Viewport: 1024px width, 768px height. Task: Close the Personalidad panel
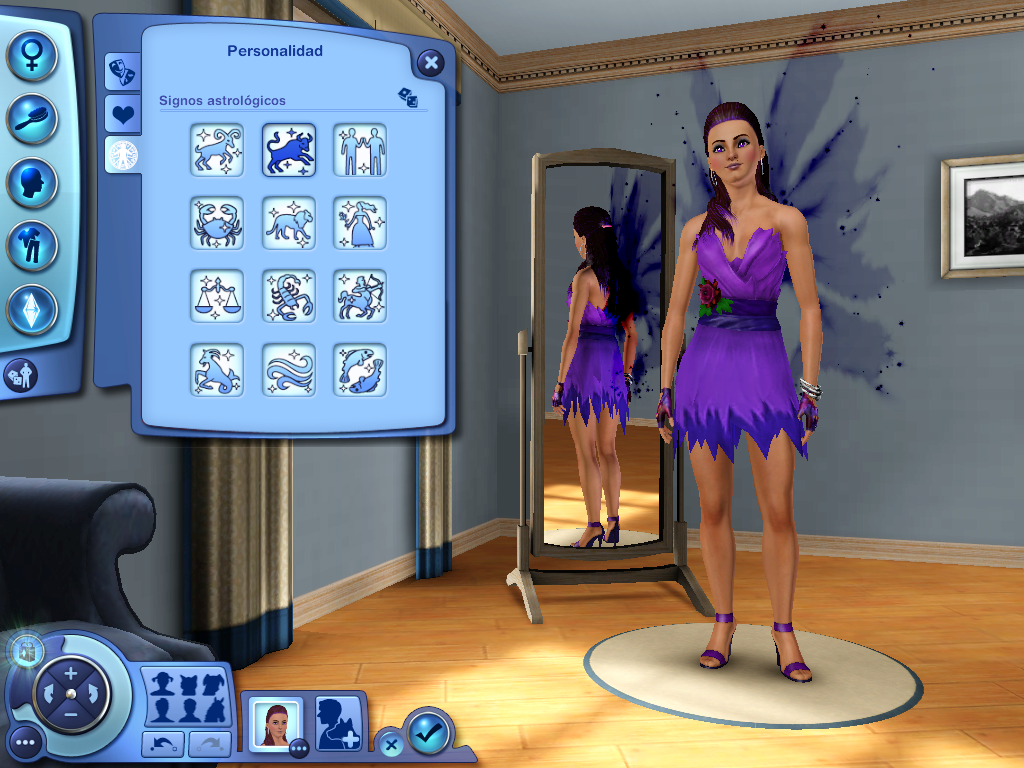point(430,64)
